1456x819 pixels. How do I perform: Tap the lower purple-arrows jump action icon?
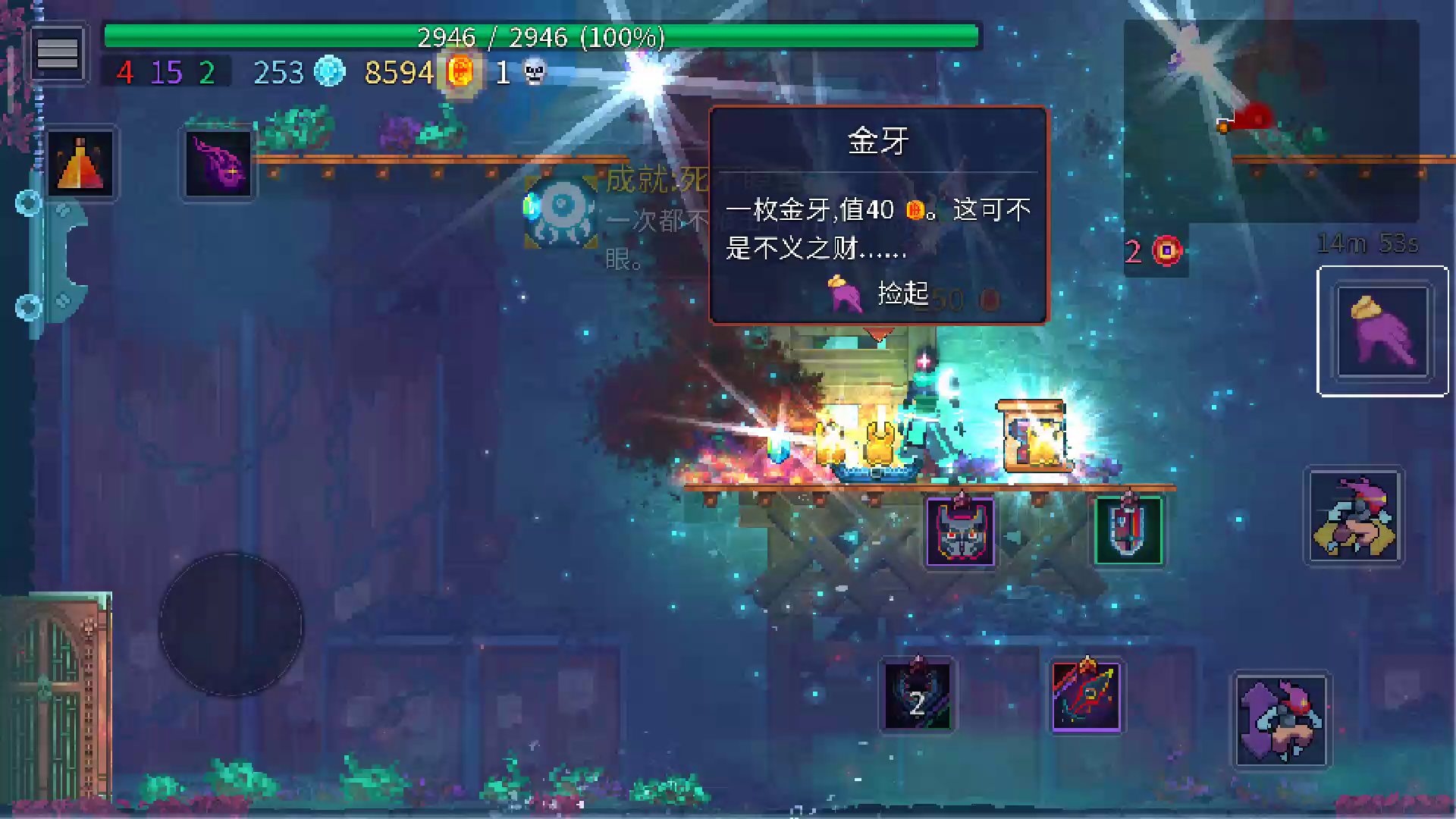click(1282, 720)
